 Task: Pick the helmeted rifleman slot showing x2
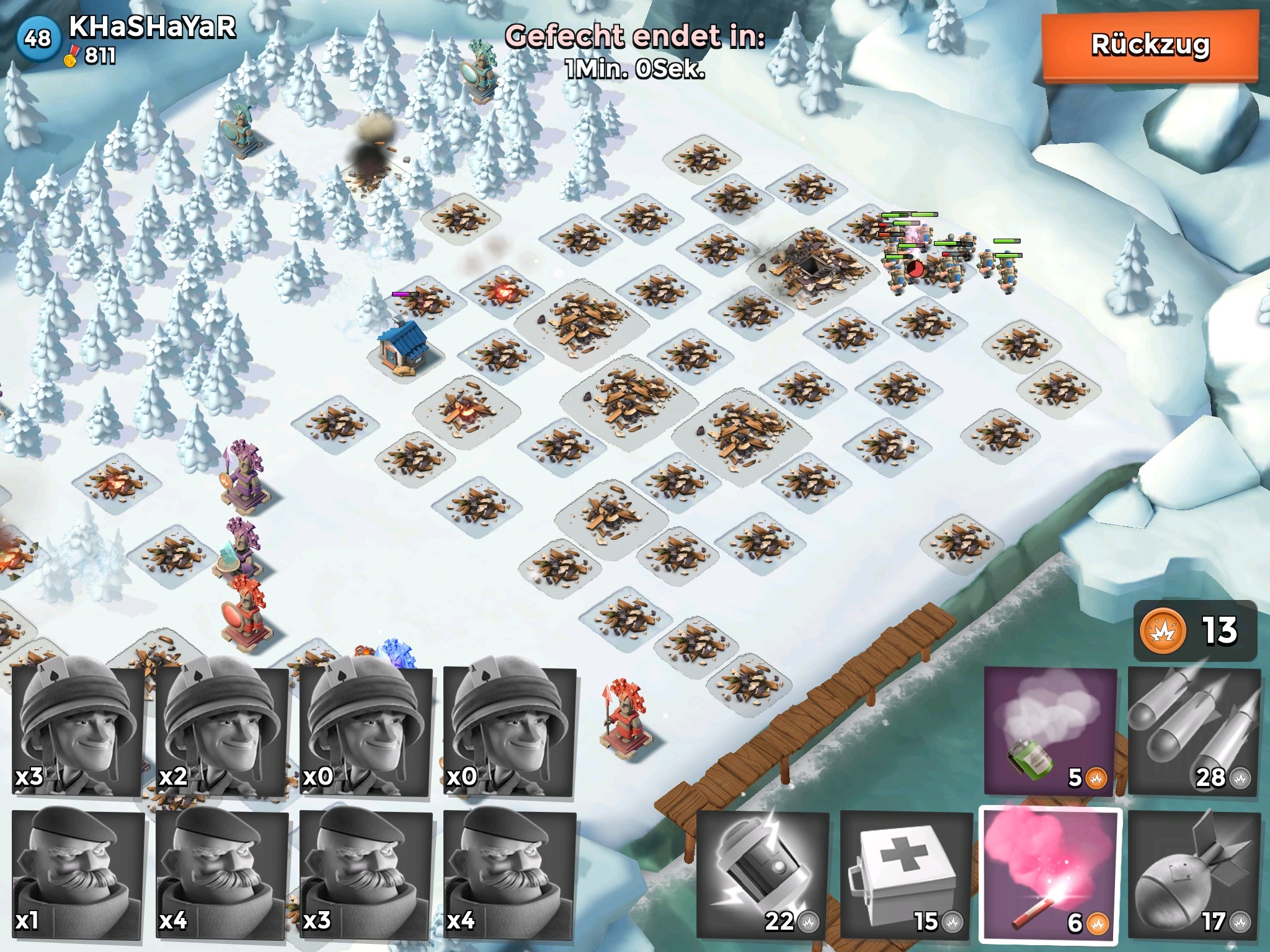click(x=221, y=731)
